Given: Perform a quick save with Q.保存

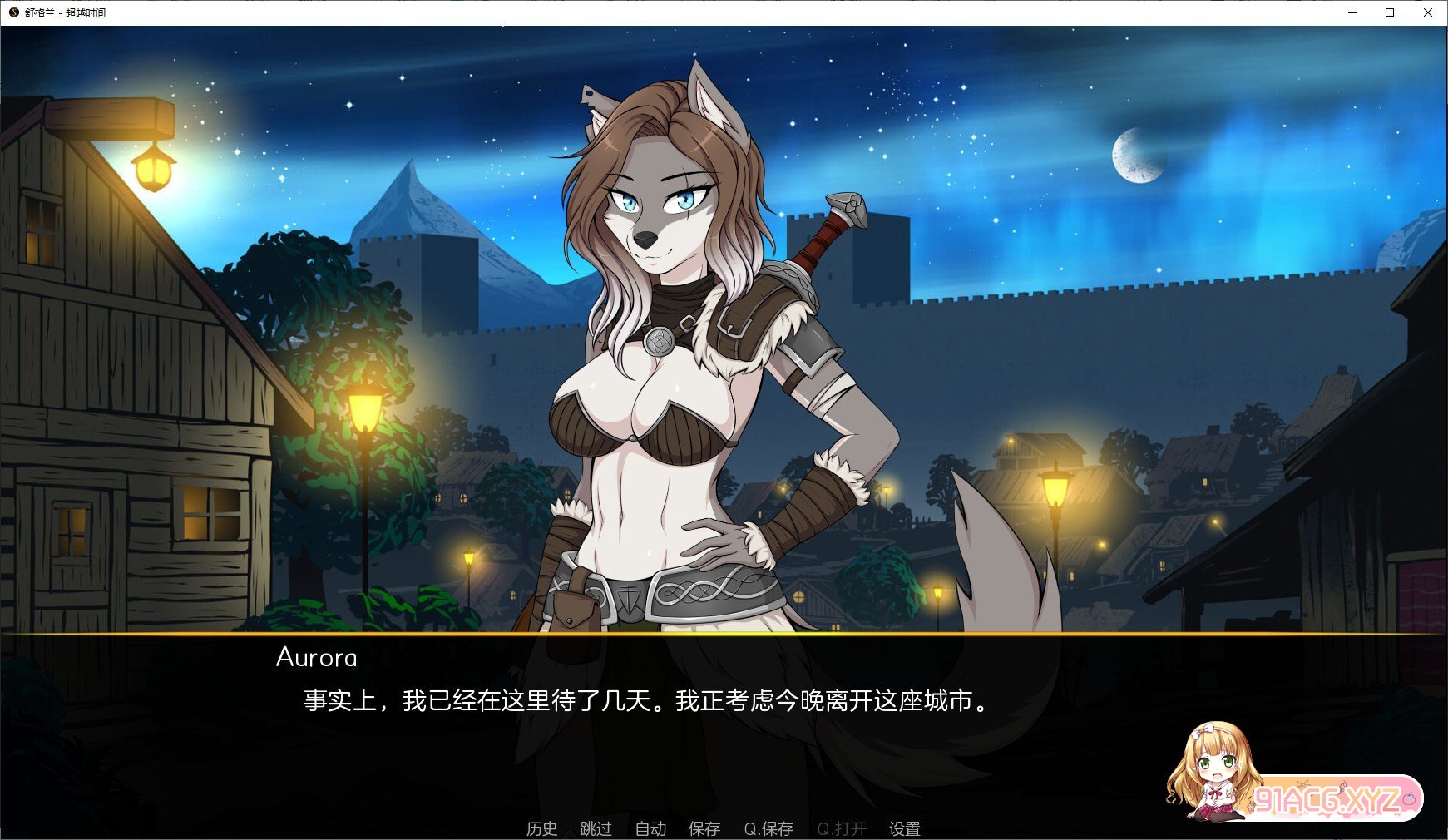Looking at the screenshot, I should click(x=768, y=829).
